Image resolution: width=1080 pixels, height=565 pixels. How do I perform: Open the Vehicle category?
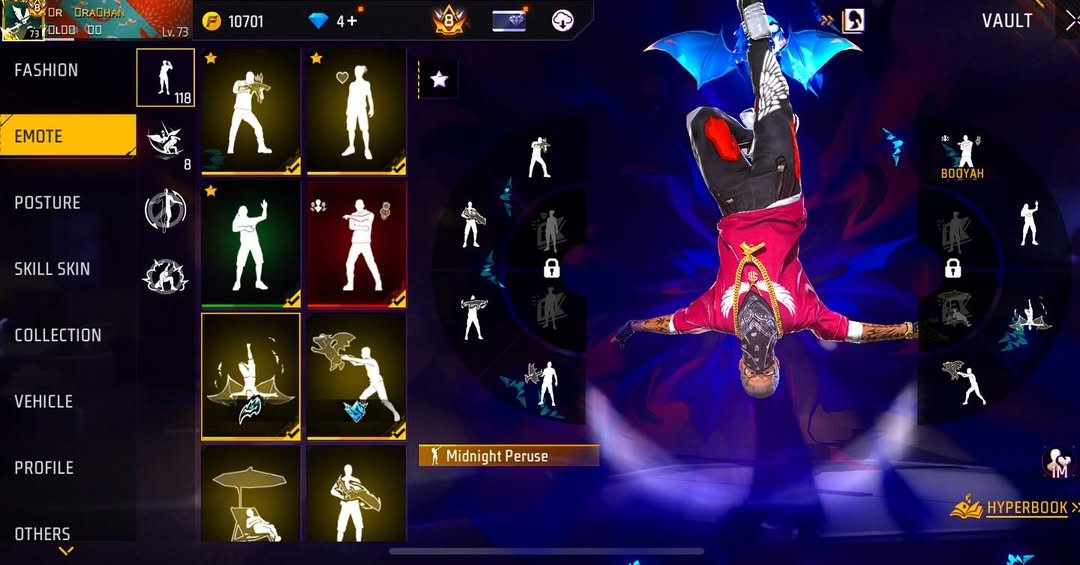click(x=44, y=401)
